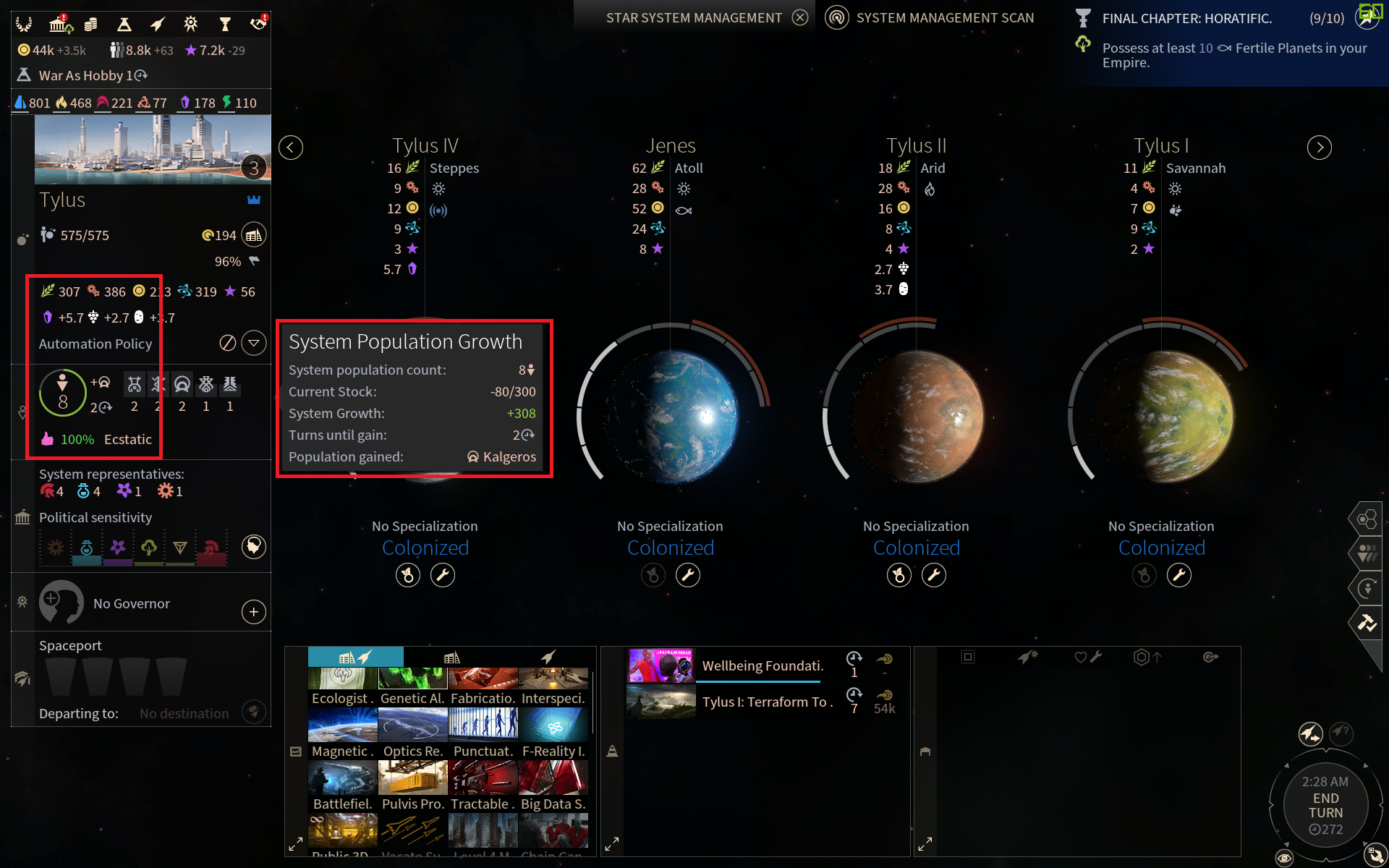Image resolution: width=1389 pixels, height=868 pixels.
Task: Select the Ecologist improvement thumbnail
Action: pos(342,680)
